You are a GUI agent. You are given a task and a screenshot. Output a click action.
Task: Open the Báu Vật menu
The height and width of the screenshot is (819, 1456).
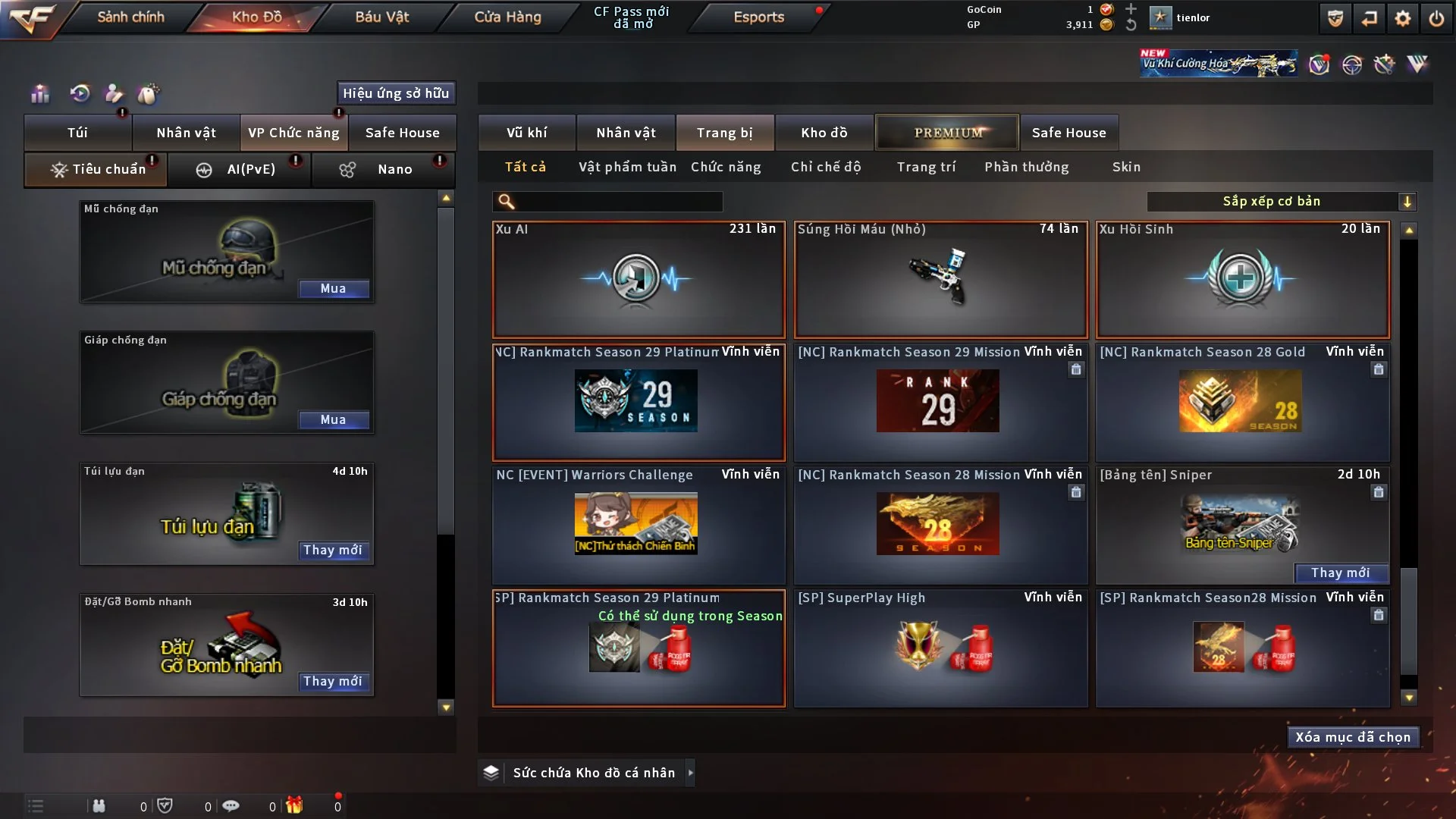381,16
